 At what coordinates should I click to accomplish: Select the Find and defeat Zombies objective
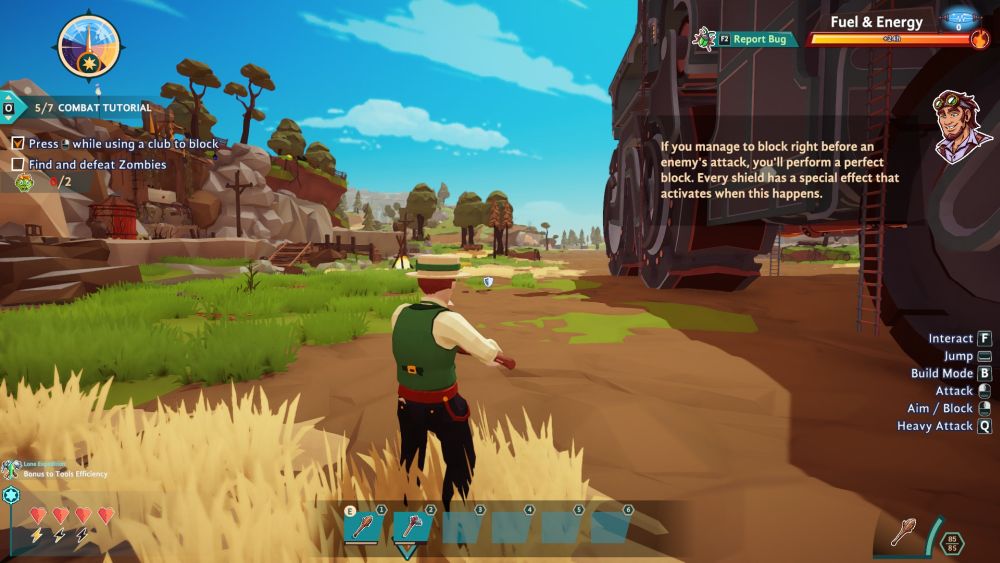click(x=97, y=165)
